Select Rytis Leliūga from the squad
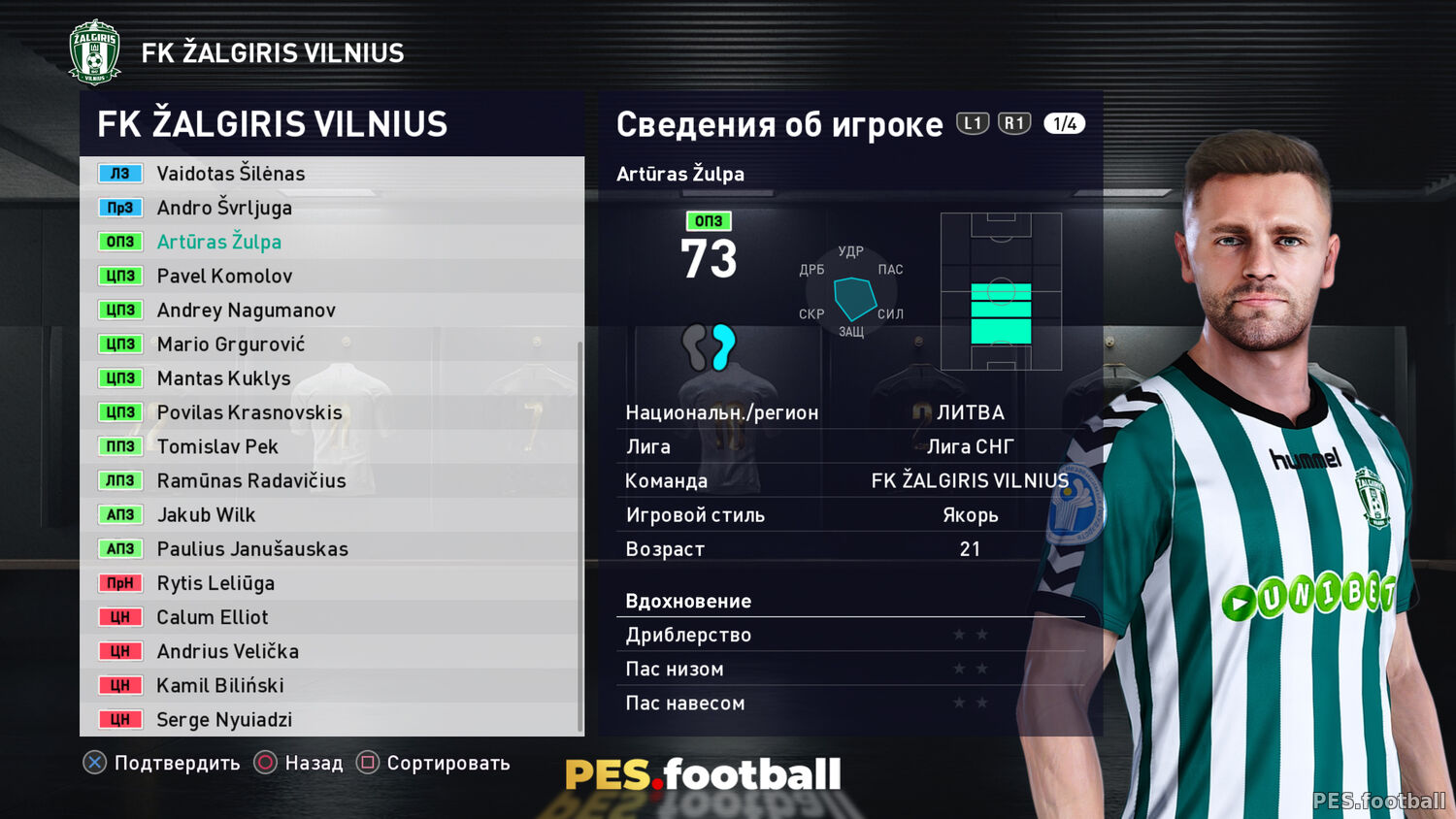1456x819 pixels. click(215, 583)
